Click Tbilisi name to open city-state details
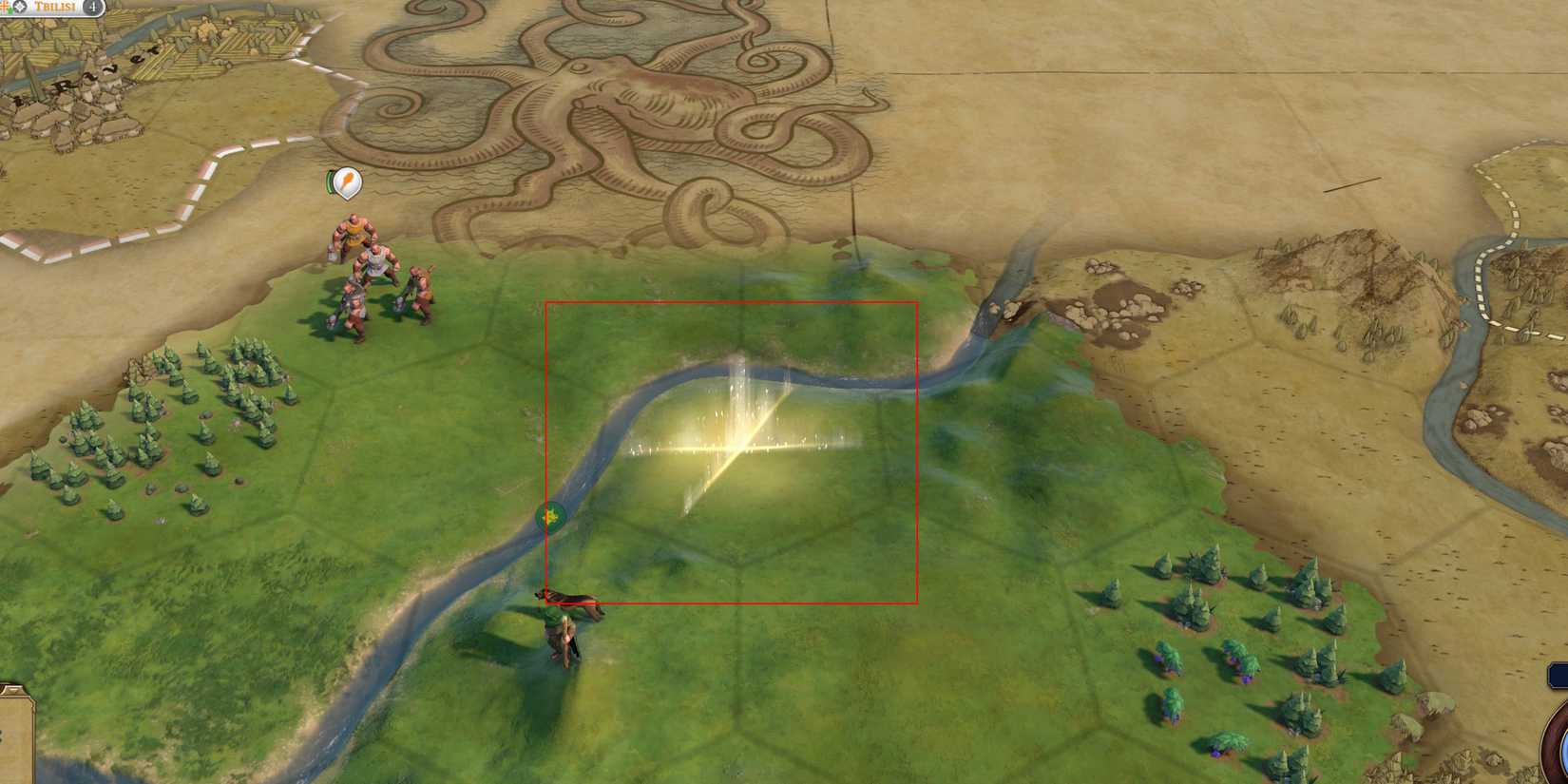The height and width of the screenshot is (784, 1568). click(x=52, y=8)
